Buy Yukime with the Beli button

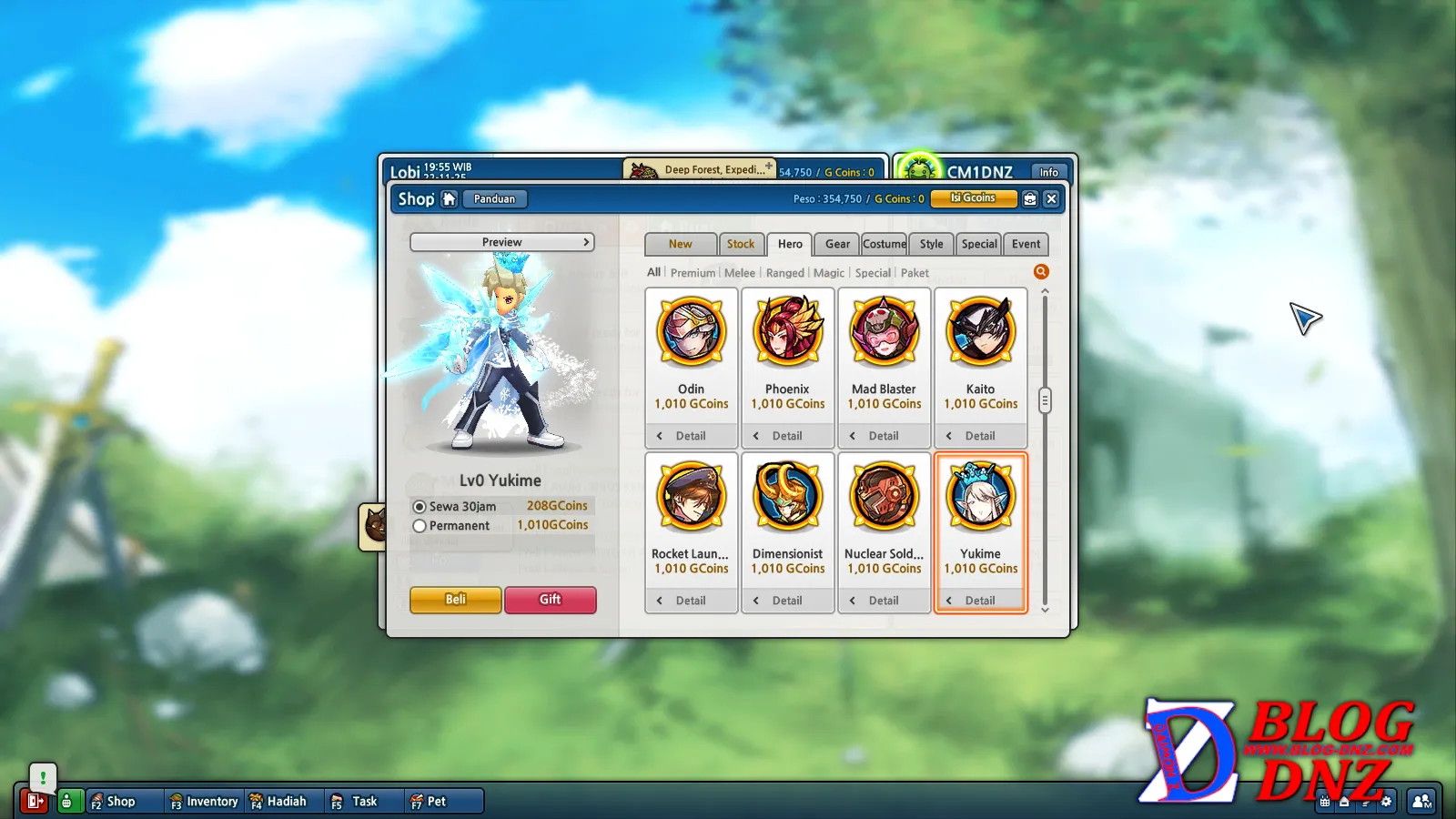coord(455,600)
